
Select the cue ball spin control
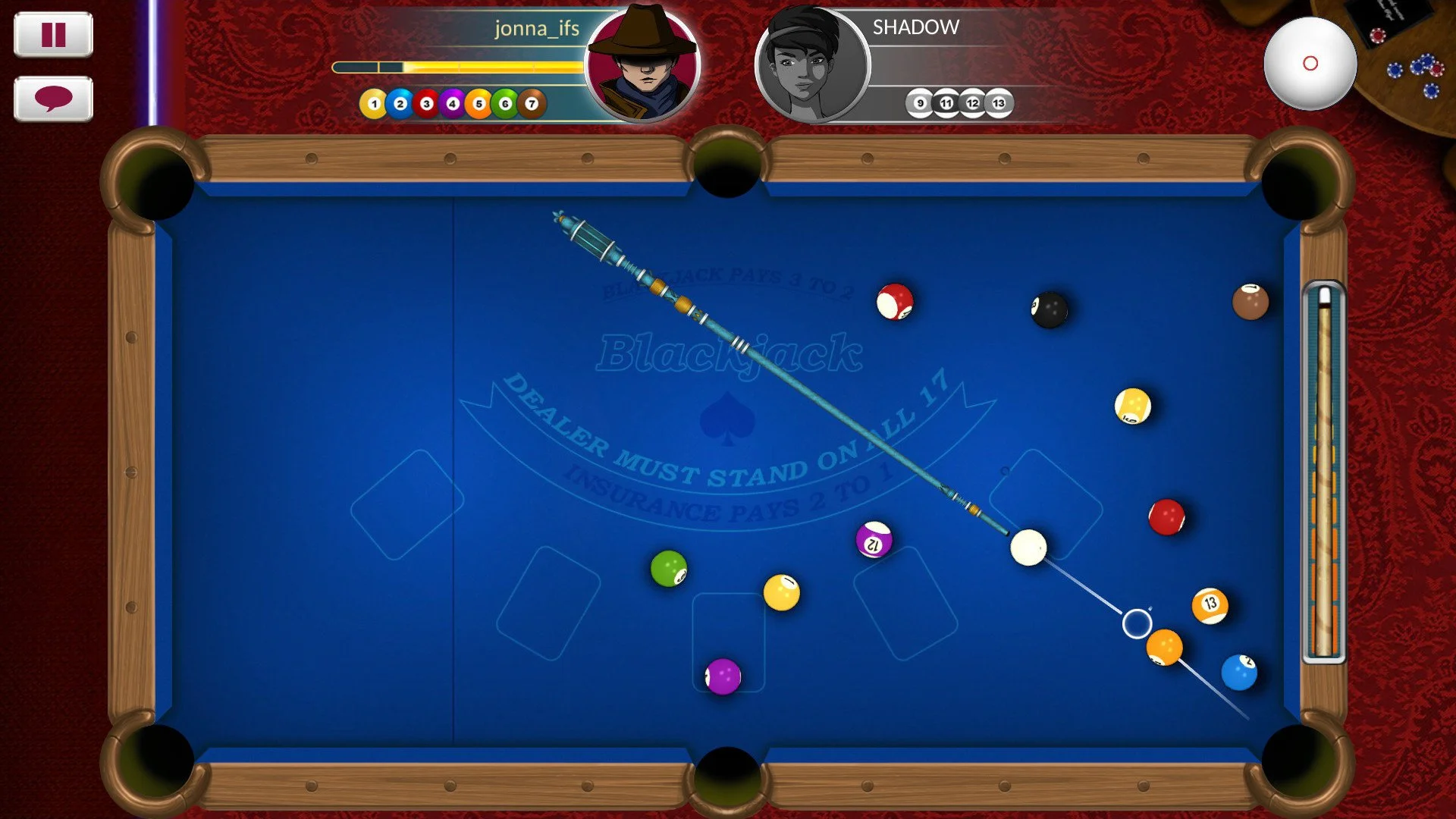(1311, 64)
